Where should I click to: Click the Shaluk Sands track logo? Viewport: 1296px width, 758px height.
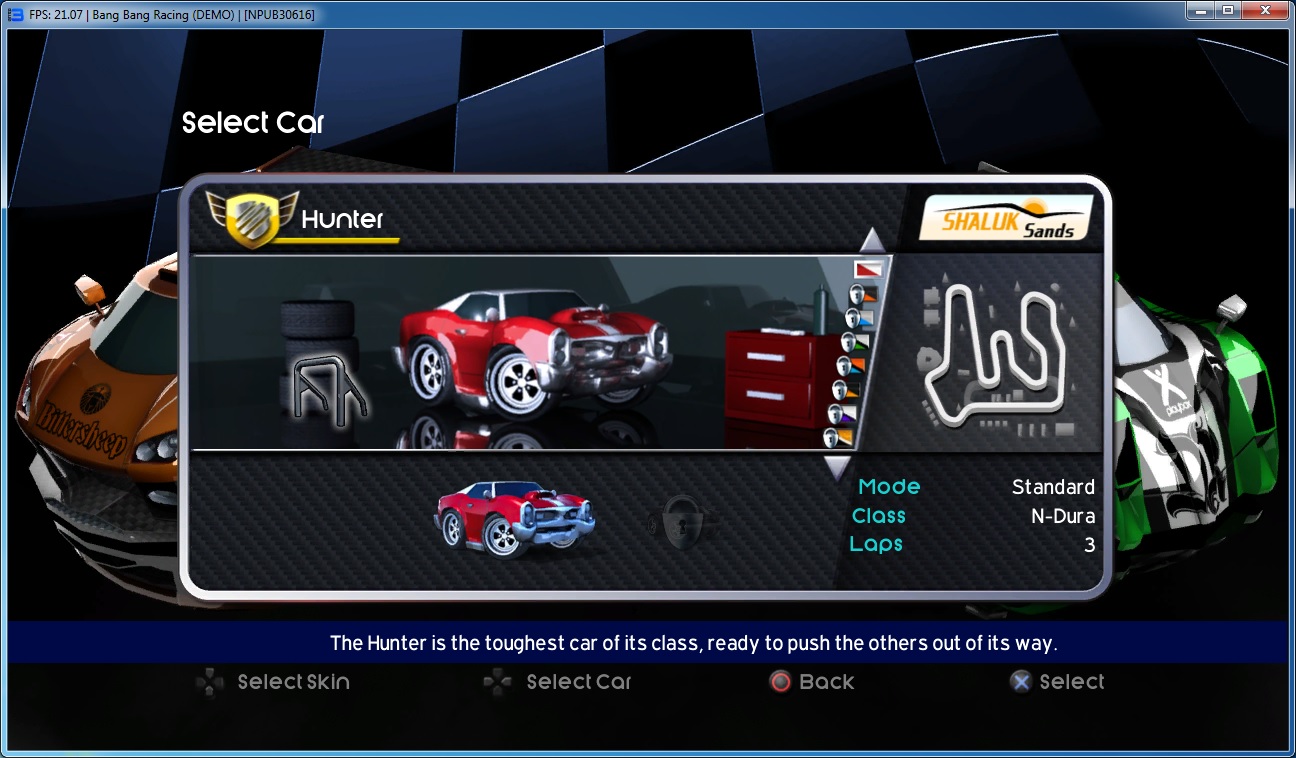(1005, 217)
